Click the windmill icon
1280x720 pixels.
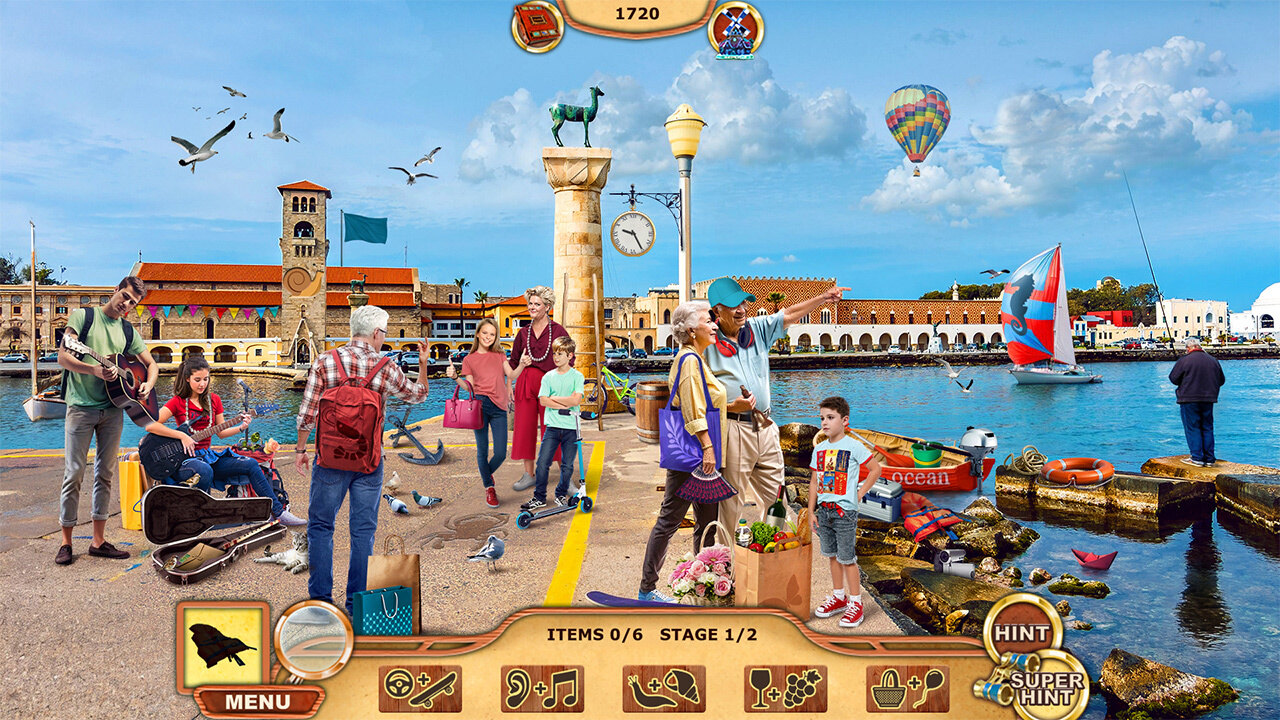[735, 30]
